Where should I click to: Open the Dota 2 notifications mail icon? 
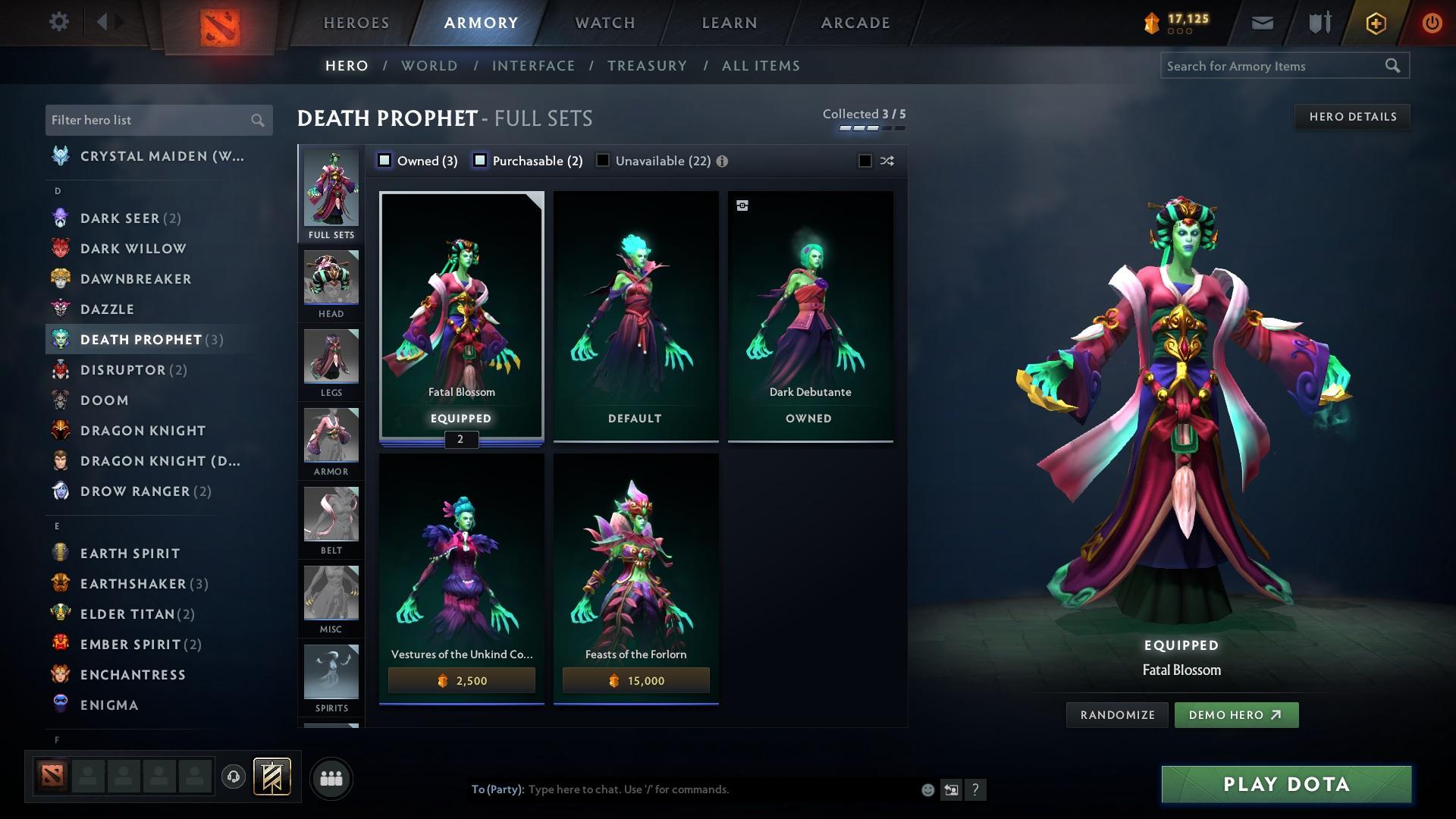pyautogui.click(x=1261, y=22)
